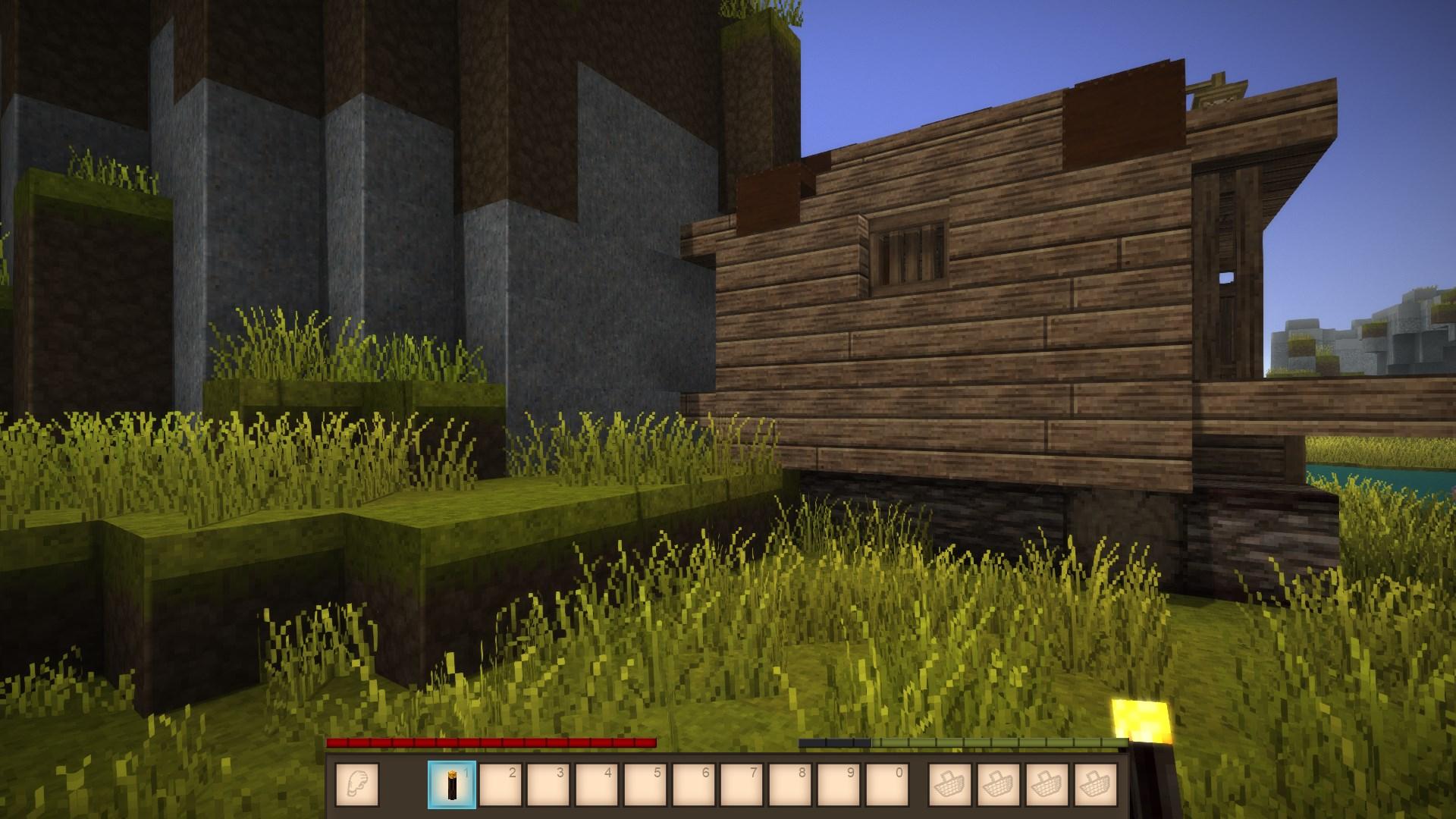Image resolution: width=1456 pixels, height=819 pixels.
Task: Select the torch in hotbar slot 1
Action: point(452,784)
